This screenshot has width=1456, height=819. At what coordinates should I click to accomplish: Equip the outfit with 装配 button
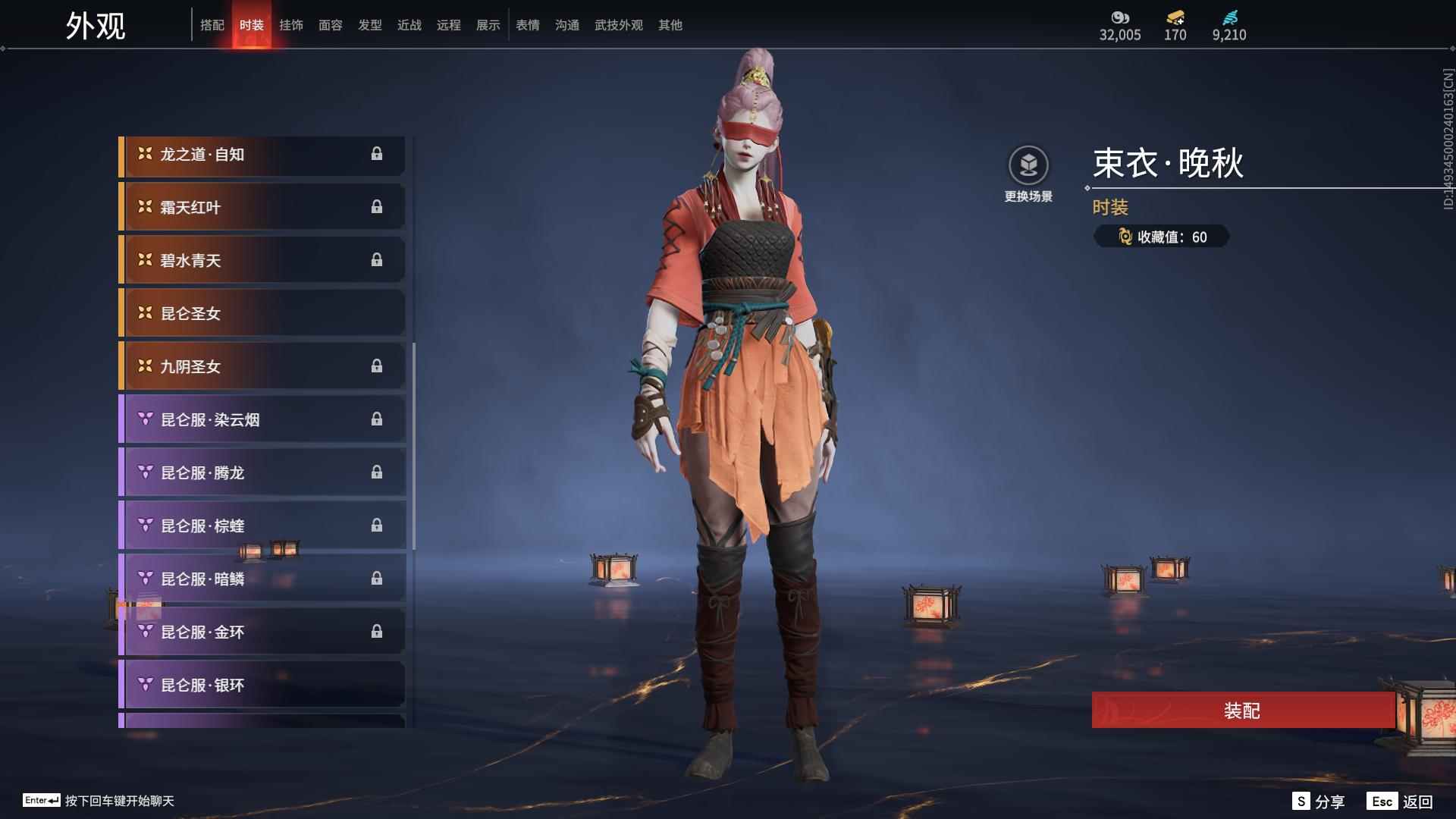point(1242,711)
